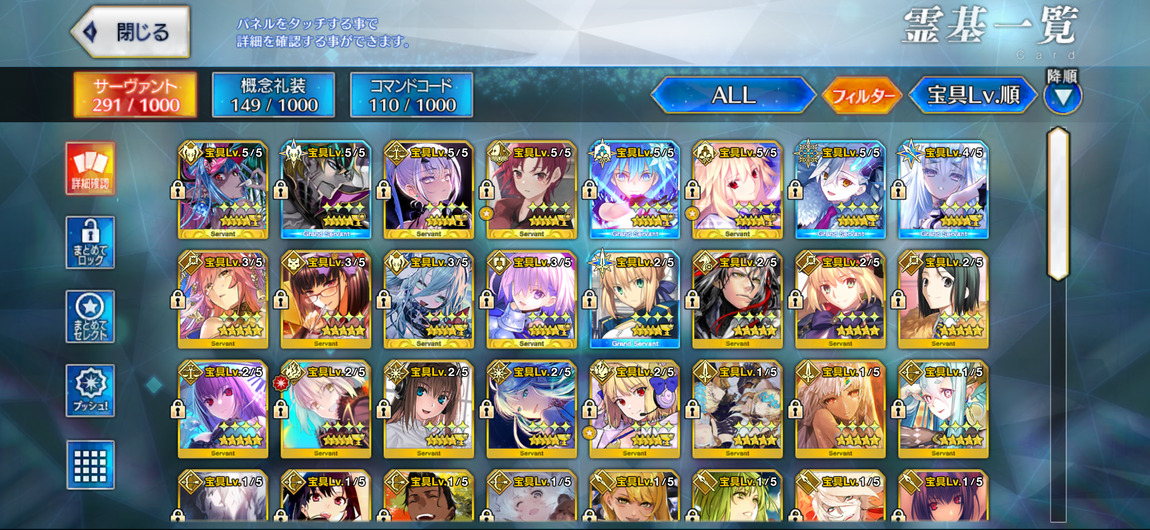Show the コマンドコード tab

pyautogui.click(x=411, y=95)
